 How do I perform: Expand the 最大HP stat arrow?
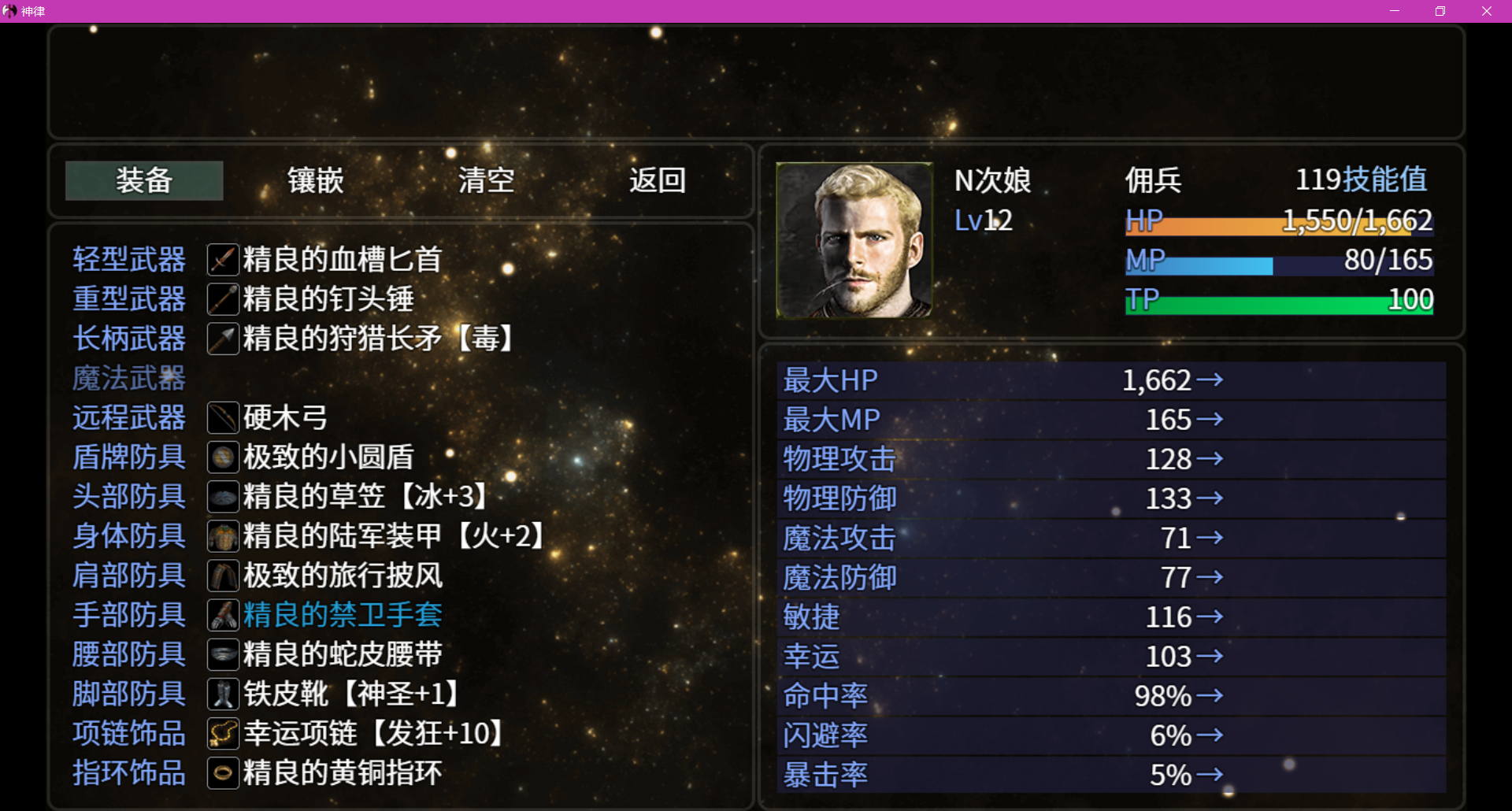click(1213, 380)
